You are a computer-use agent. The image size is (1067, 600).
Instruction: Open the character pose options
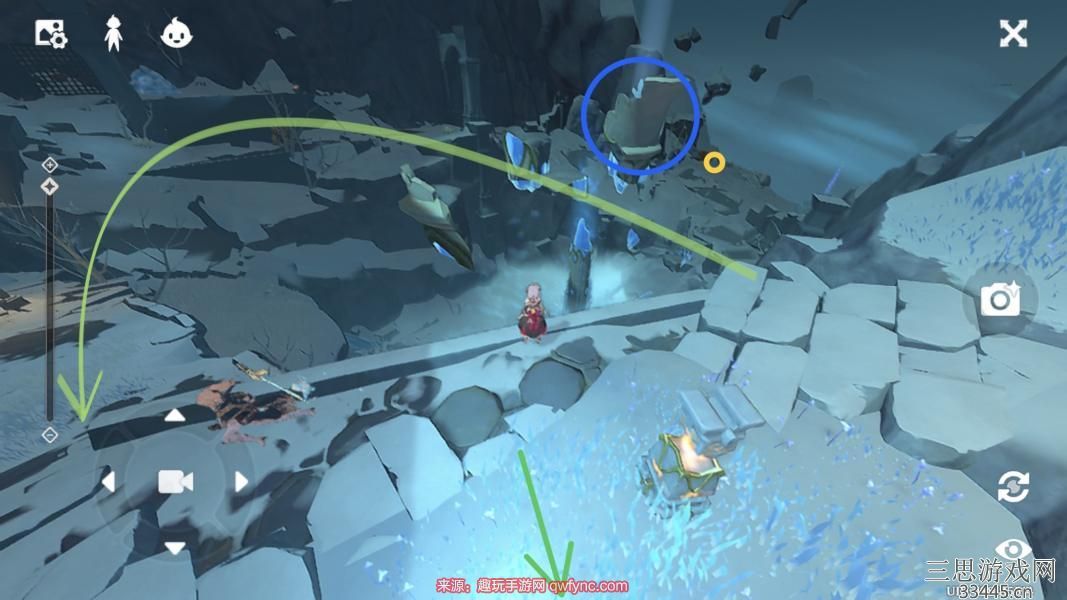click(114, 34)
